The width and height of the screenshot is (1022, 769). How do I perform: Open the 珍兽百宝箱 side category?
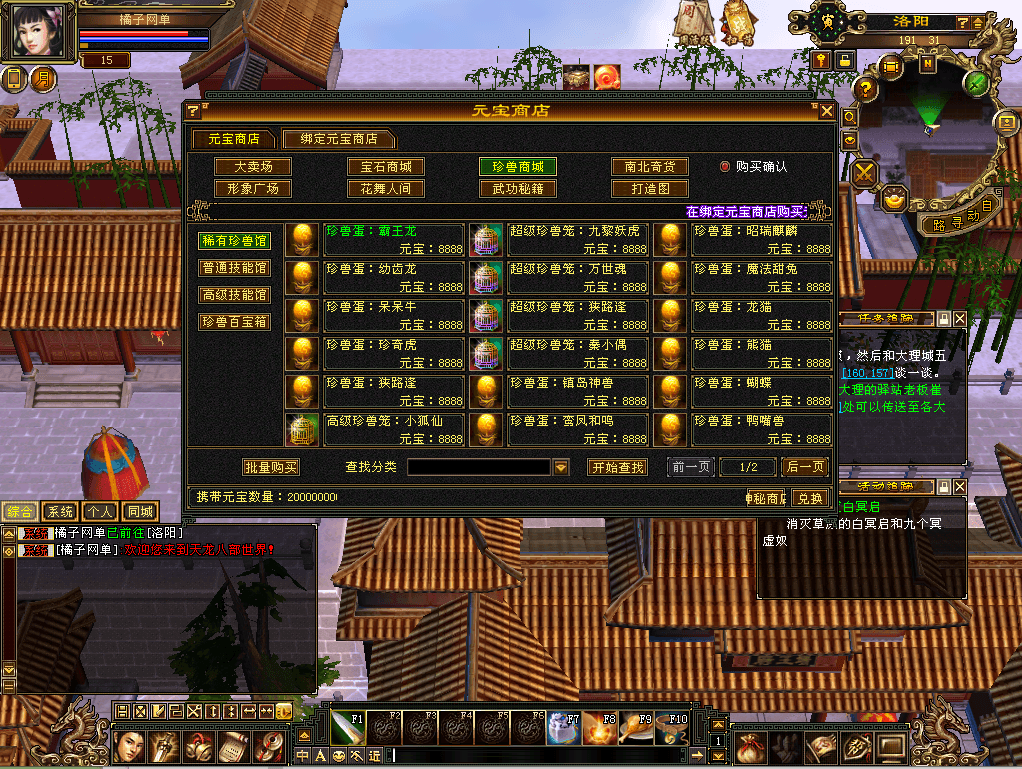(235, 322)
